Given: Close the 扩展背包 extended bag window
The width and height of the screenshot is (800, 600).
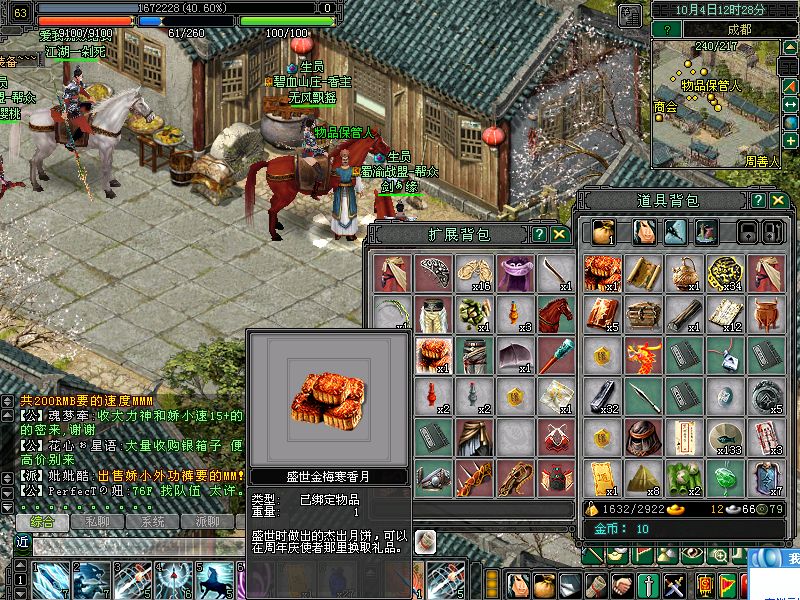Looking at the screenshot, I should tap(560, 235).
